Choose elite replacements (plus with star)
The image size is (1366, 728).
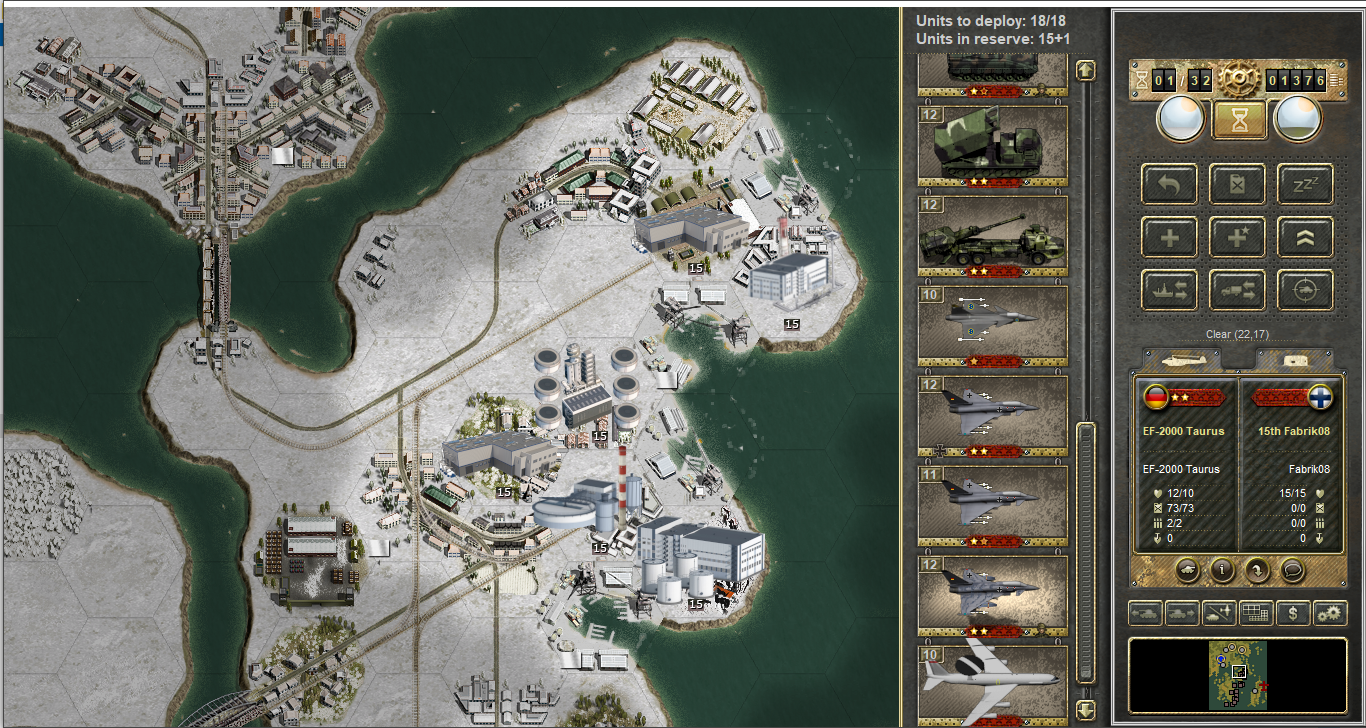coord(1237,237)
